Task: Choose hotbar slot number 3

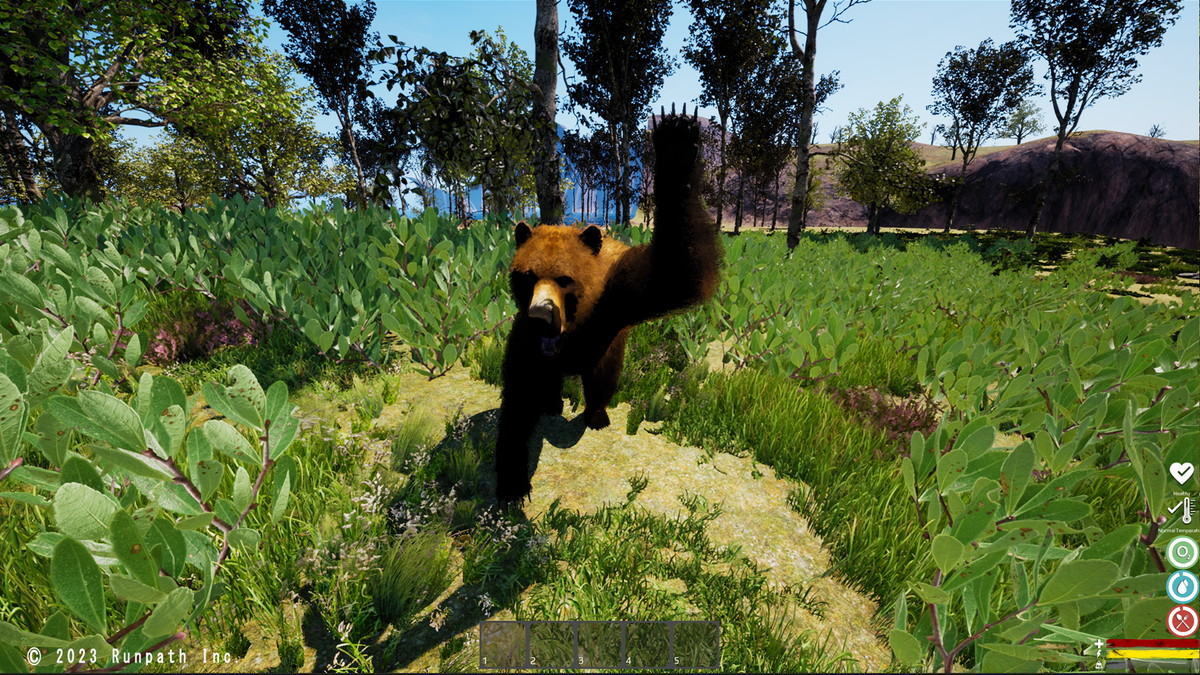Action: click(600, 645)
